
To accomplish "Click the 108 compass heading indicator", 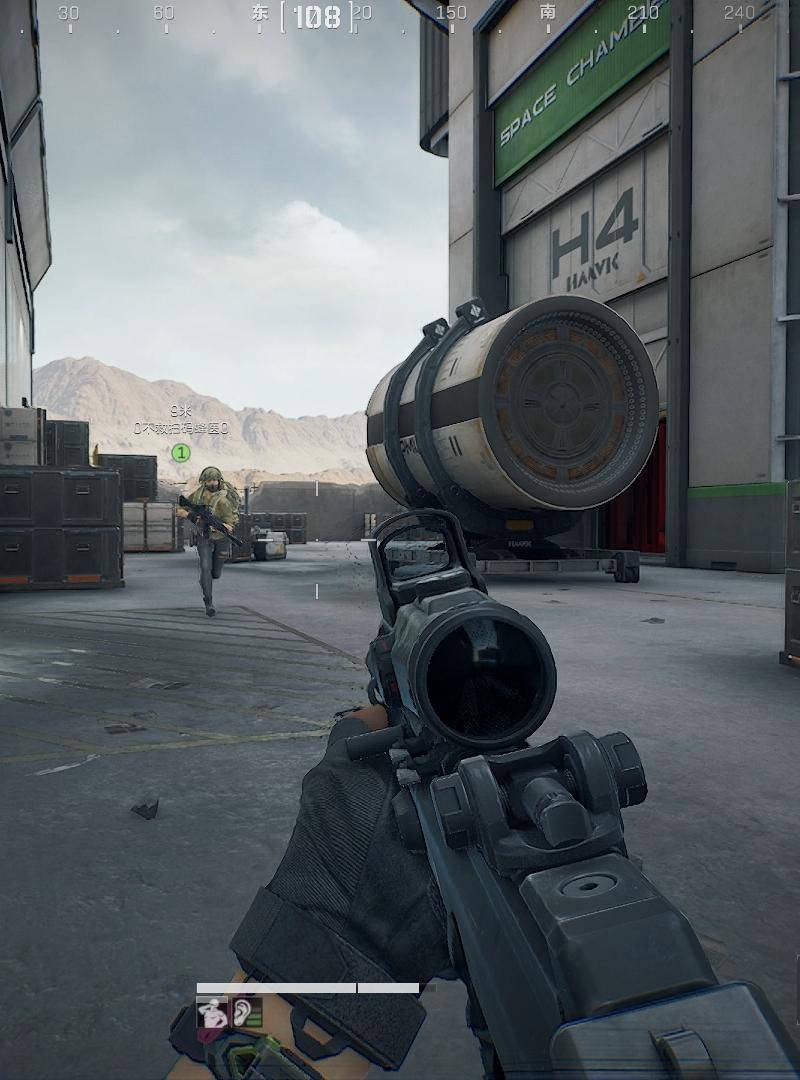I will pyautogui.click(x=317, y=16).
